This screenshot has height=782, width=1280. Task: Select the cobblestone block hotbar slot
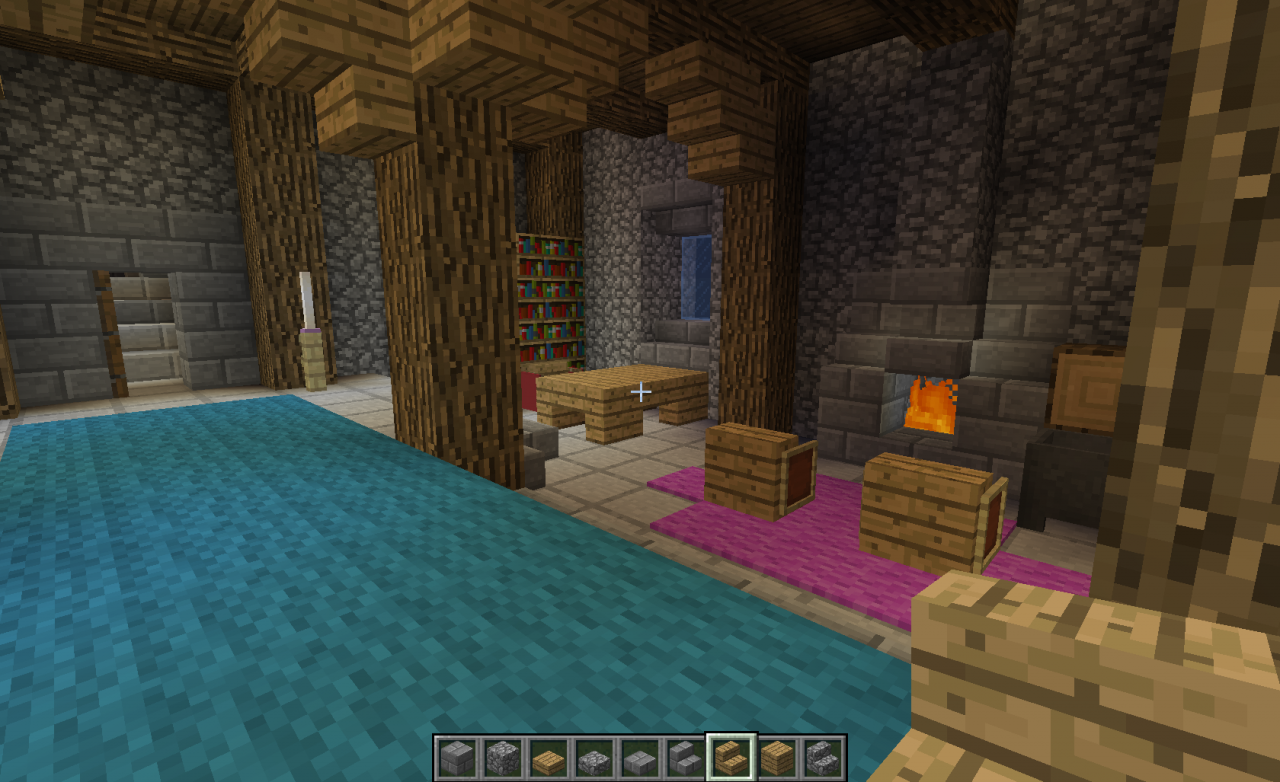pos(502,758)
